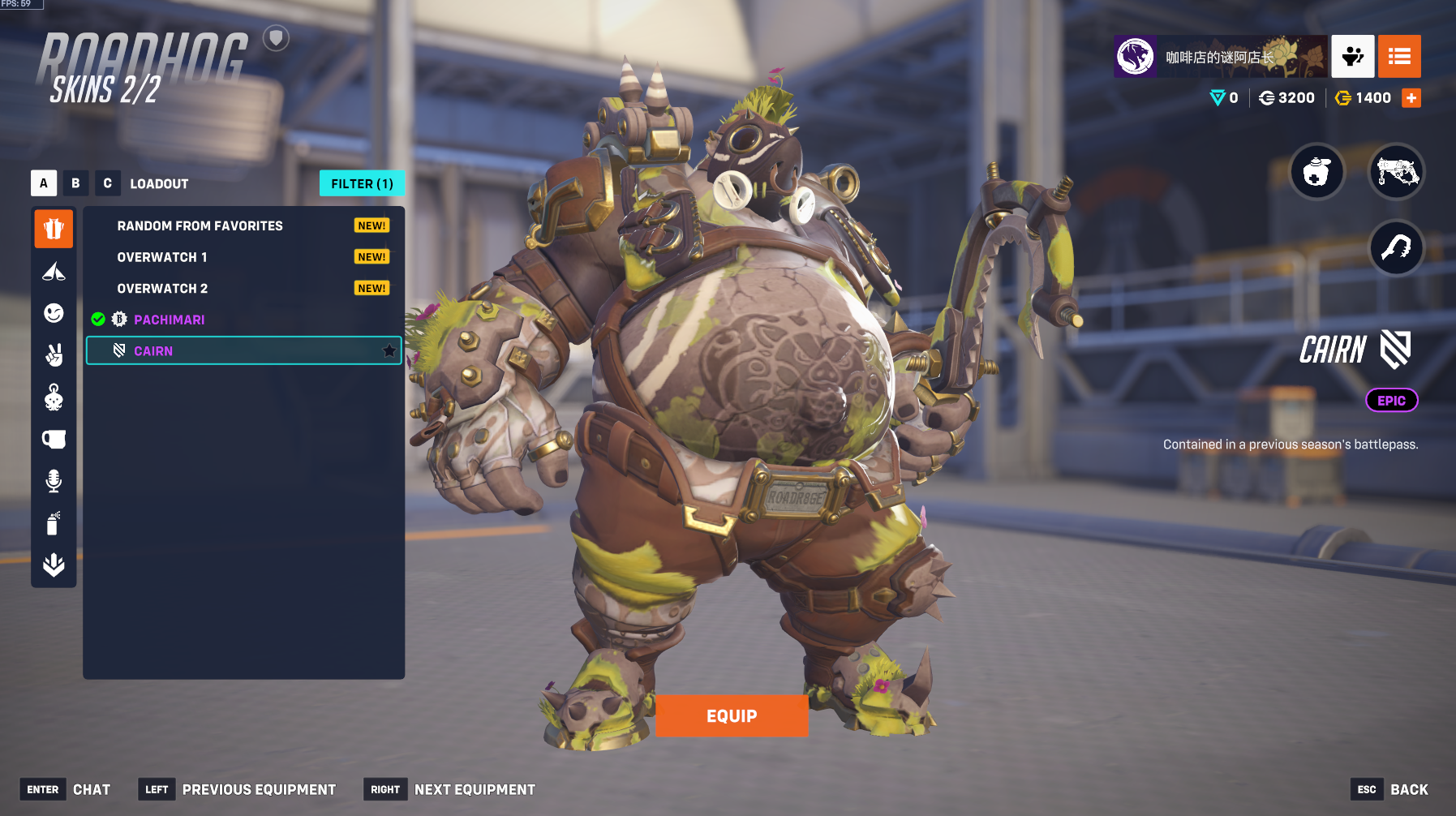This screenshot has height=816, width=1456.
Task: Open the victory poses category (peace hand)
Action: [x=54, y=355]
